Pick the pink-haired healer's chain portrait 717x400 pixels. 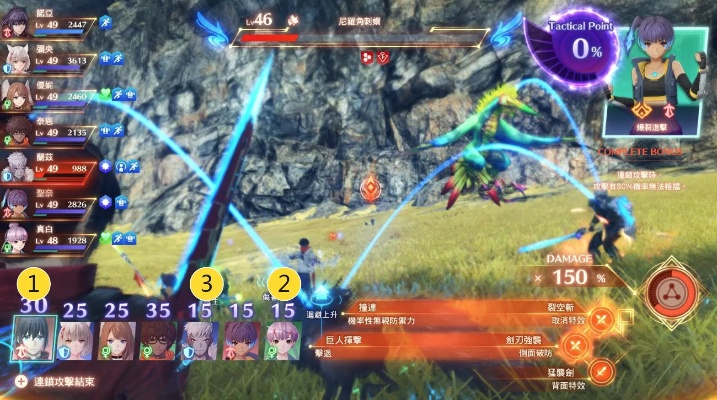pyautogui.click(x=282, y=340)
